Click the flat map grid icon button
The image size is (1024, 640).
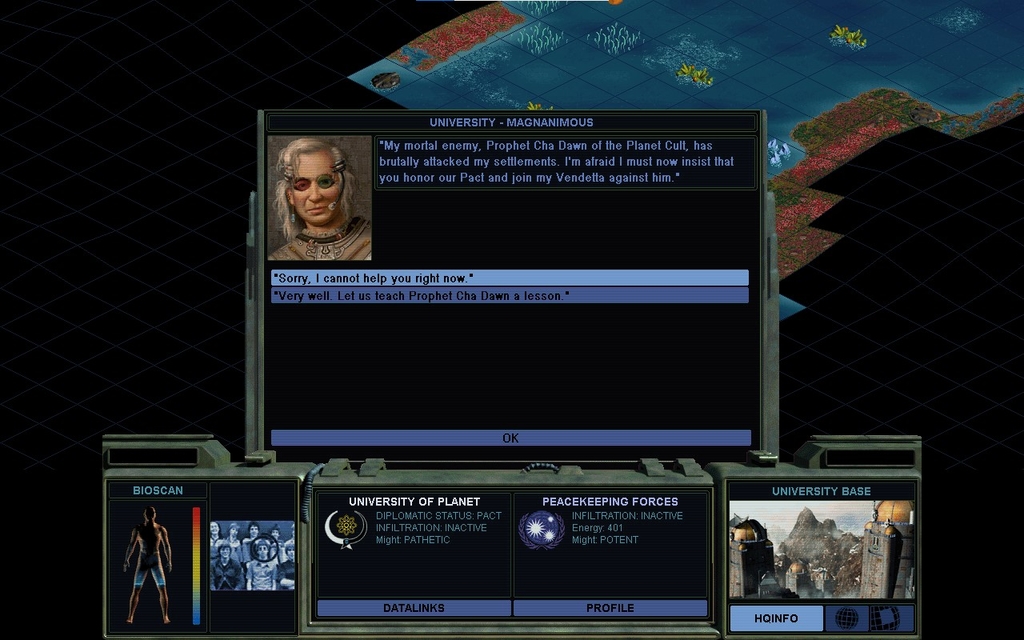click(884, 618)
